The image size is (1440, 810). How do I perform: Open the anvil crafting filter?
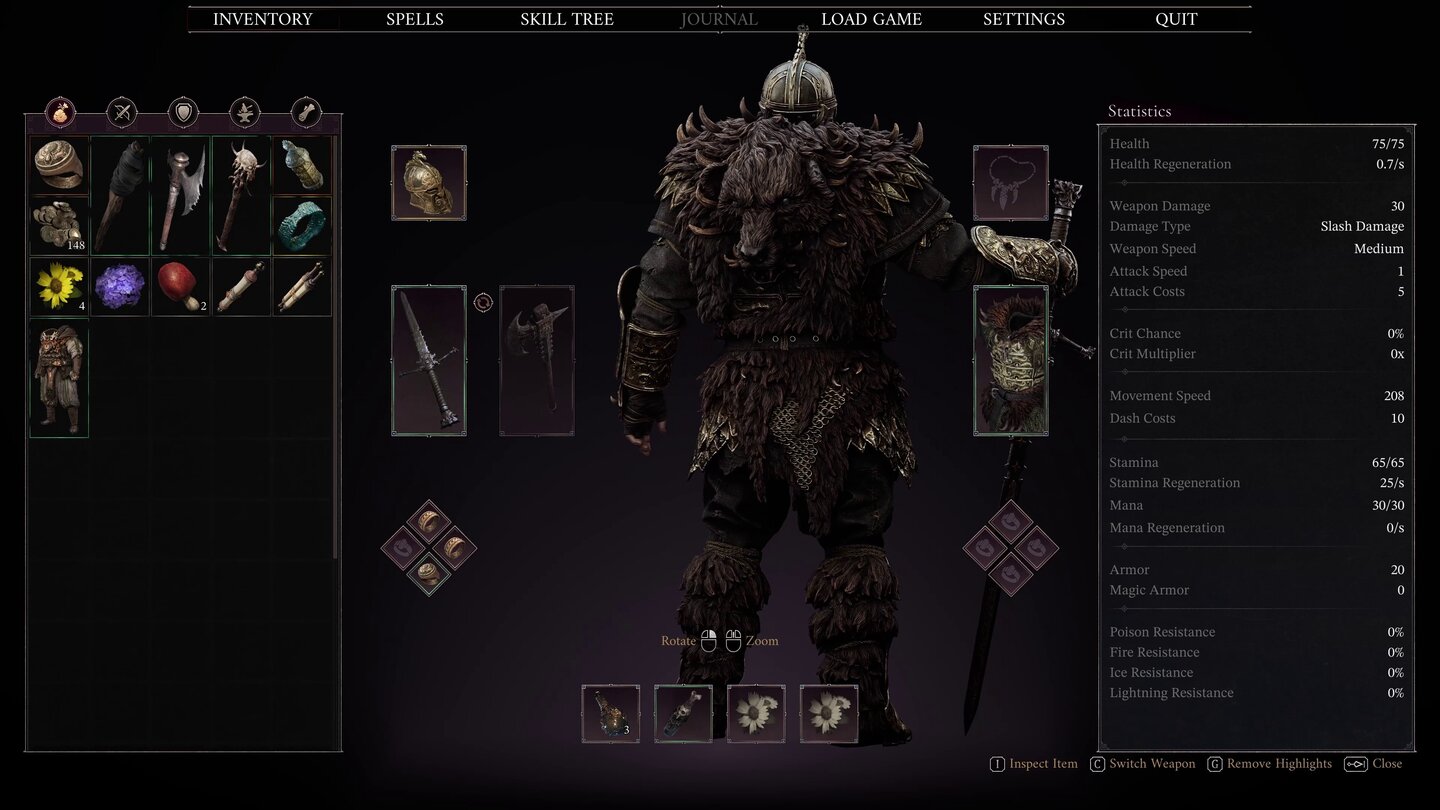[x=243, y=112]
